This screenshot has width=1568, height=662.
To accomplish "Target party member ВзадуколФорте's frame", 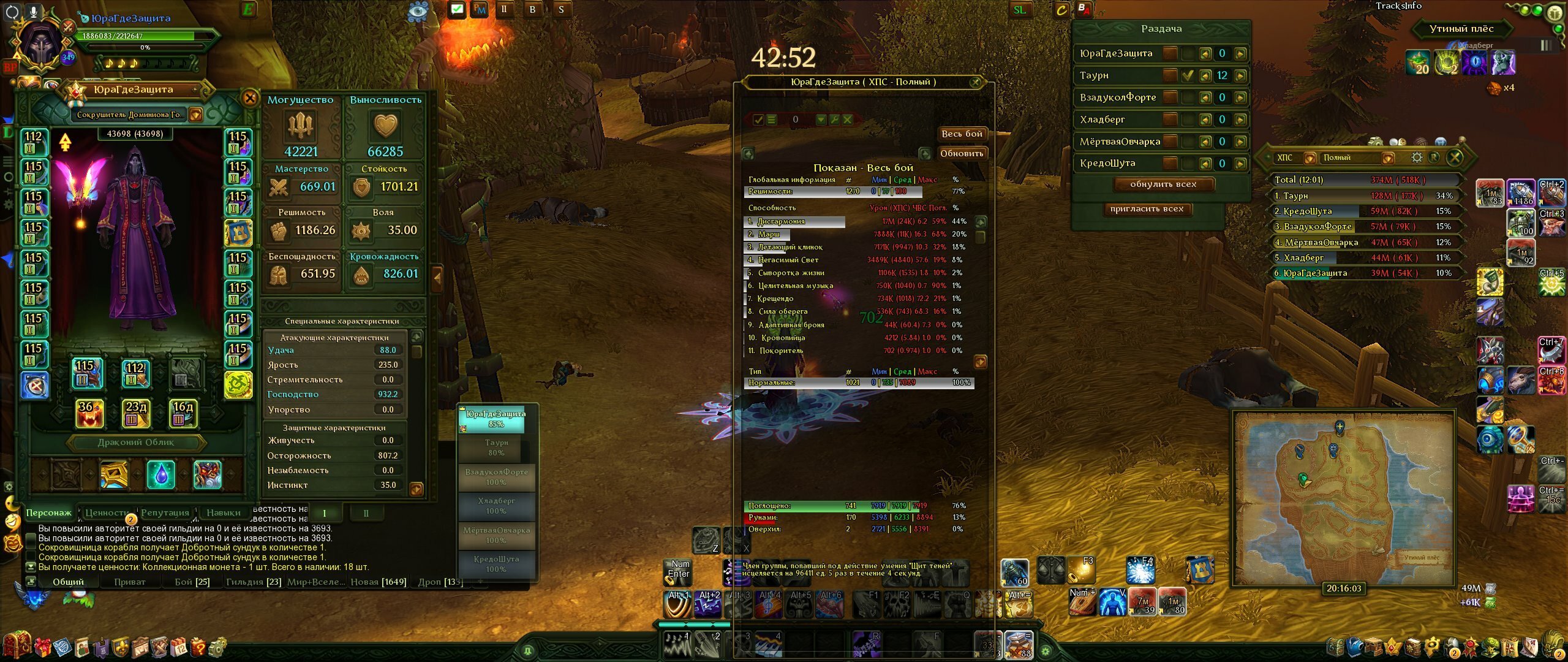I will click(x=496, y=477).
